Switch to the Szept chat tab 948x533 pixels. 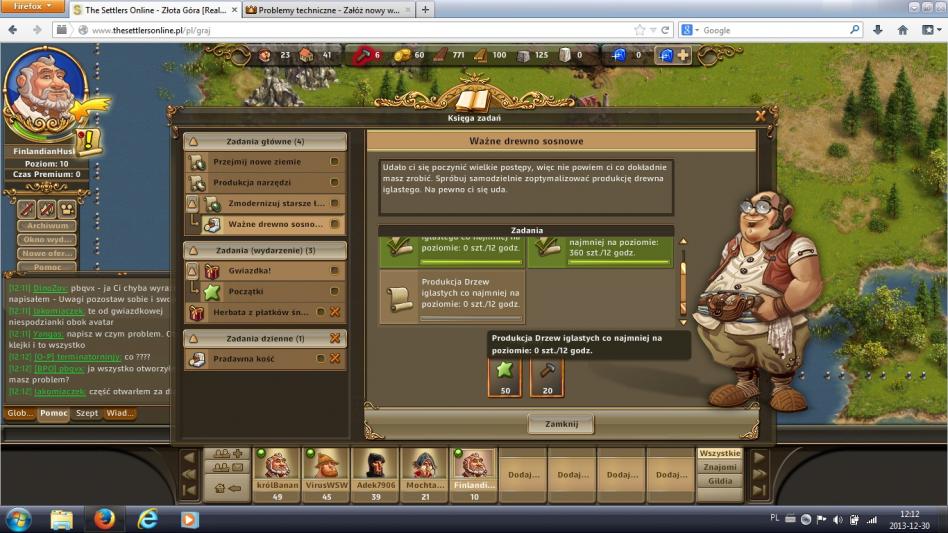(x=87, y=413)
